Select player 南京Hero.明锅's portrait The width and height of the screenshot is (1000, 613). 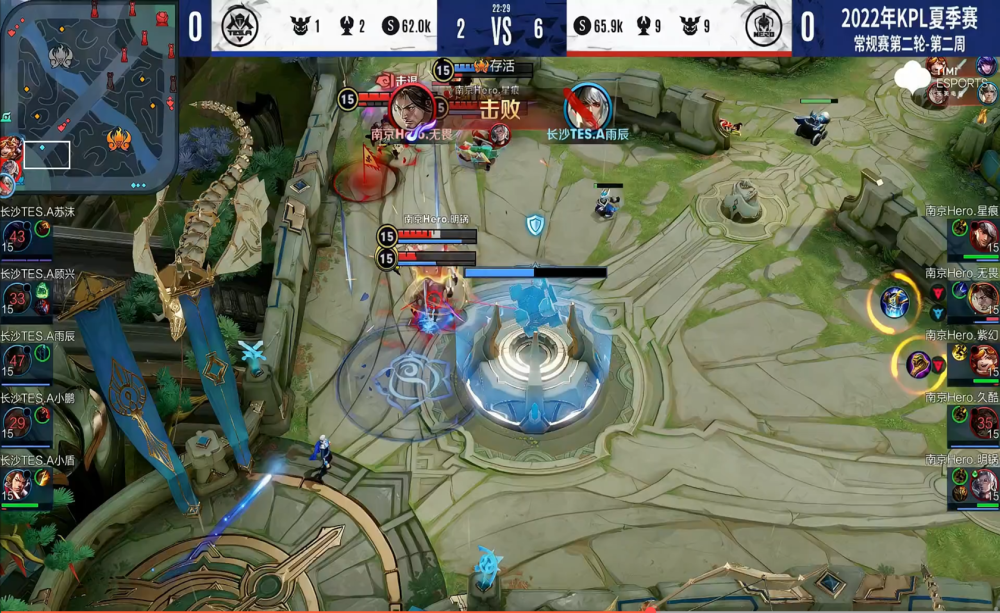983,485
